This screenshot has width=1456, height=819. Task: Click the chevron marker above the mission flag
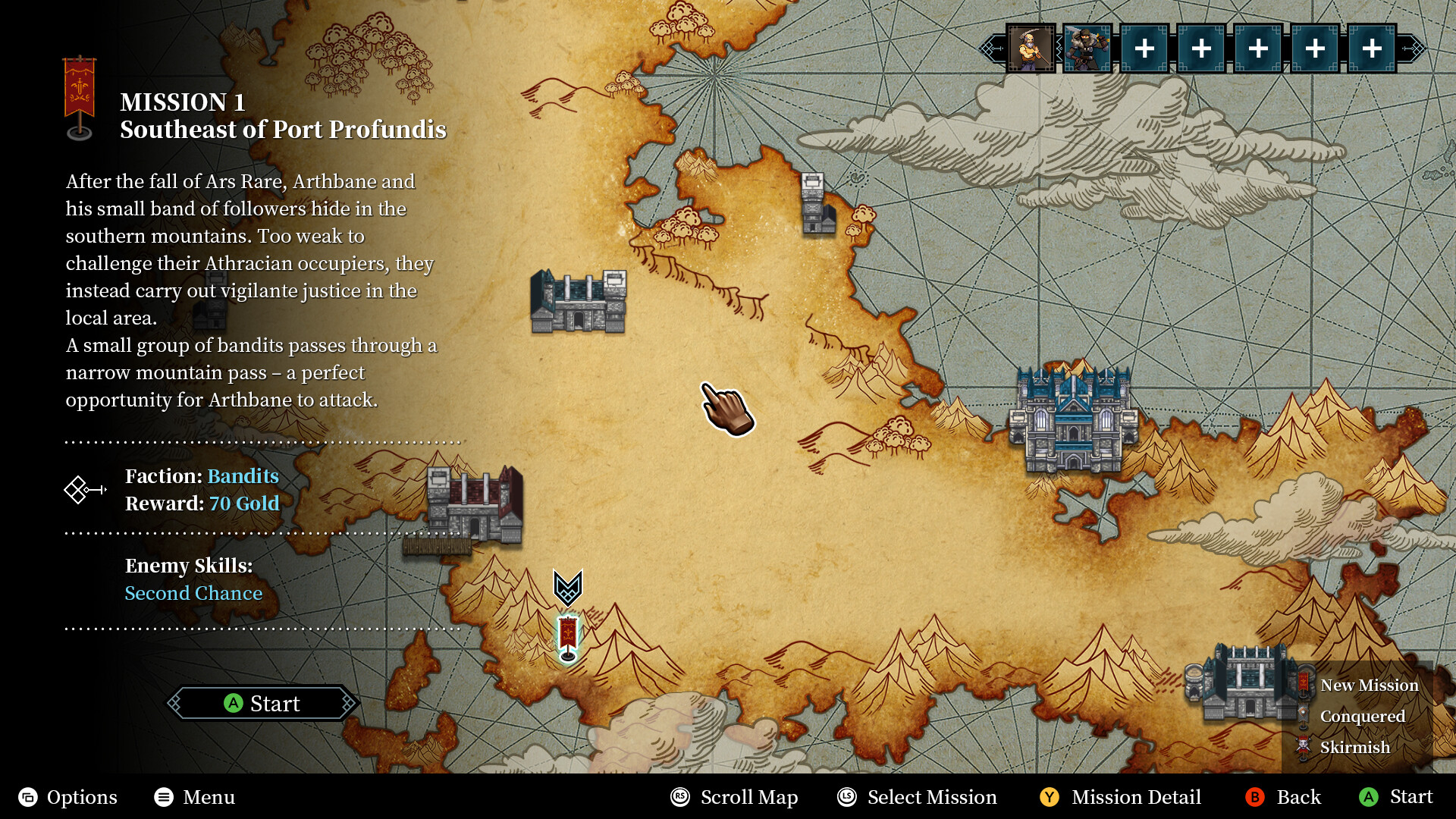coord(568,586)
